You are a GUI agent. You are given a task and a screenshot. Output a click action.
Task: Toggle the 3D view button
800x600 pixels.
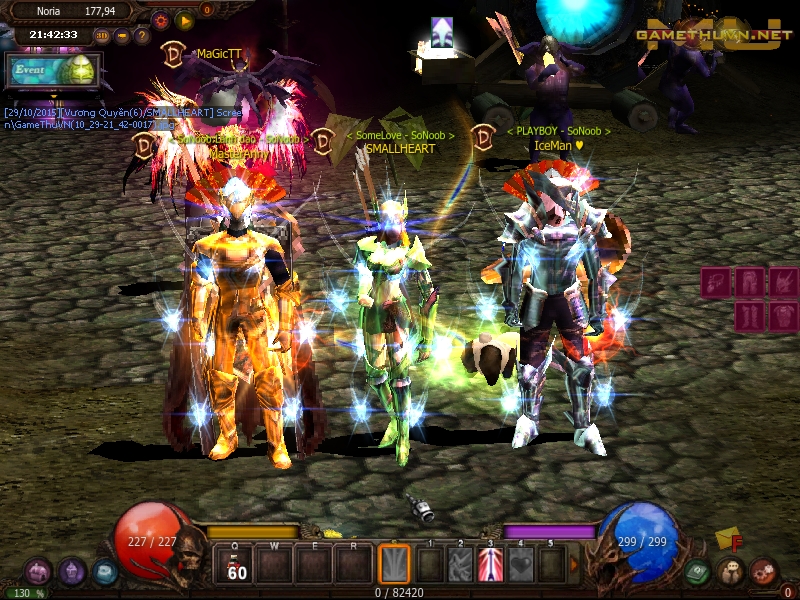tap(102, 36)
